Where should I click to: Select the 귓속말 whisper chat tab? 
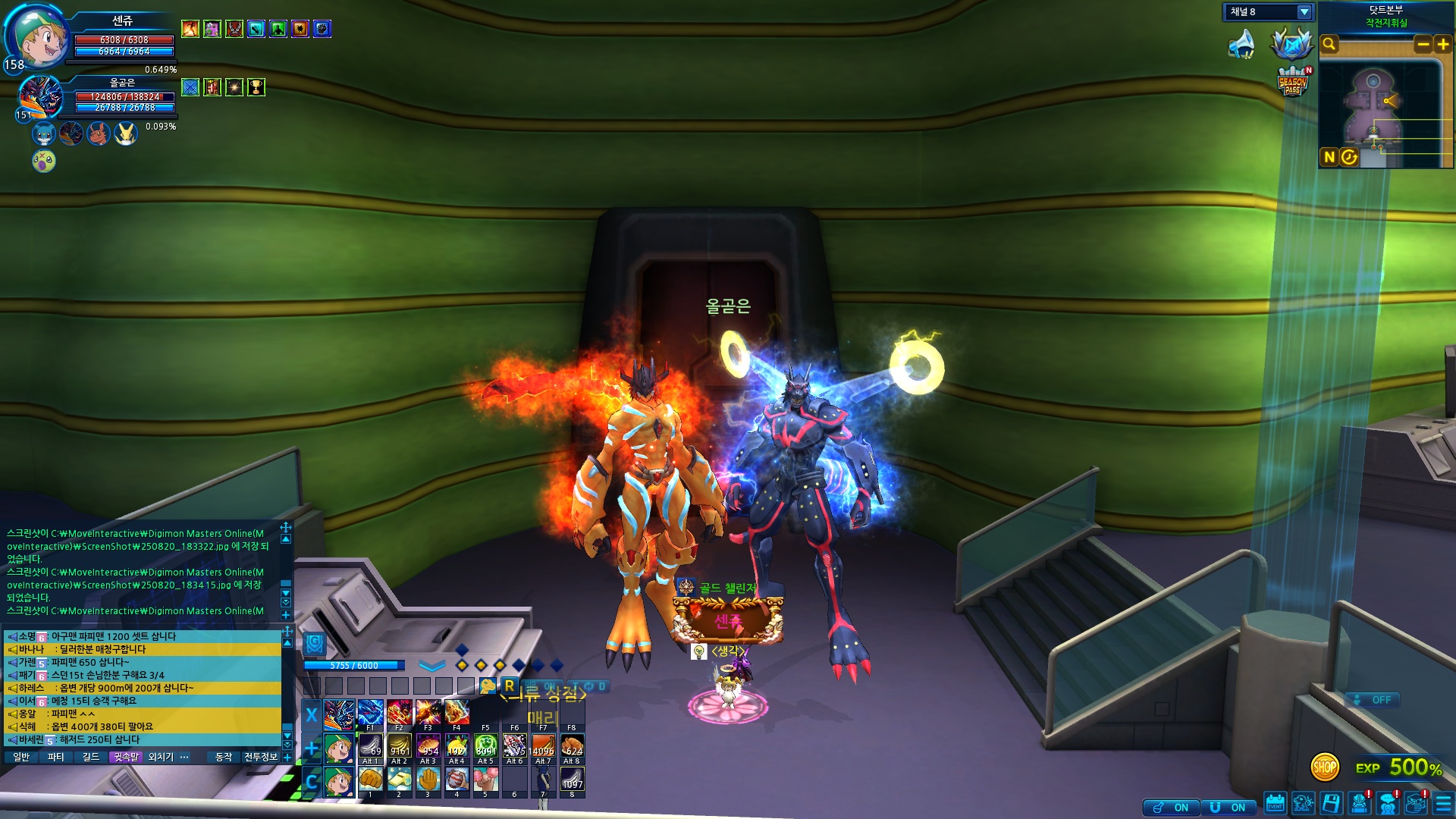pyautogui.click(x=126, y=757)
